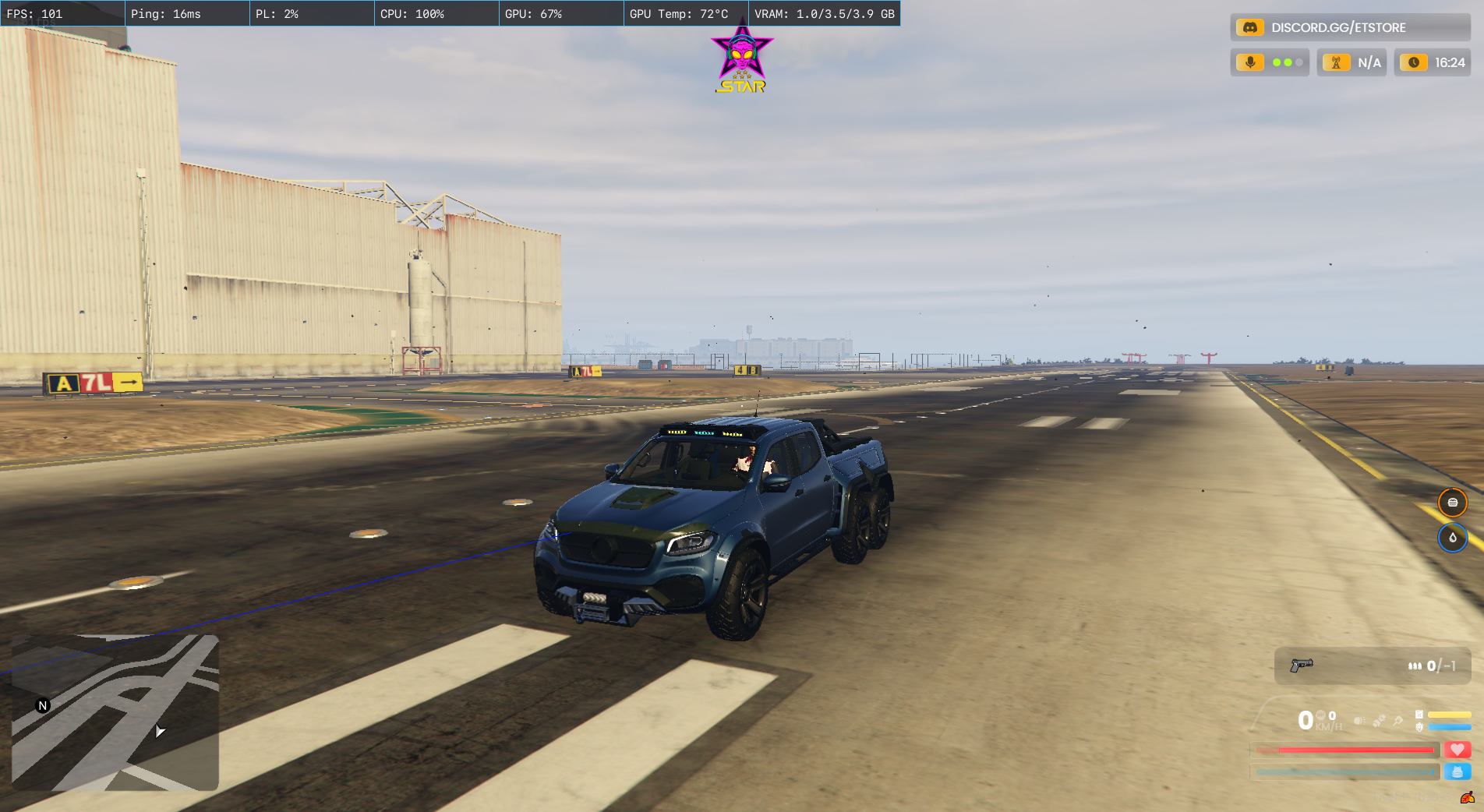Click the clock time icon
This screenshot has width=1484, height=812.
coord(1413,62)
